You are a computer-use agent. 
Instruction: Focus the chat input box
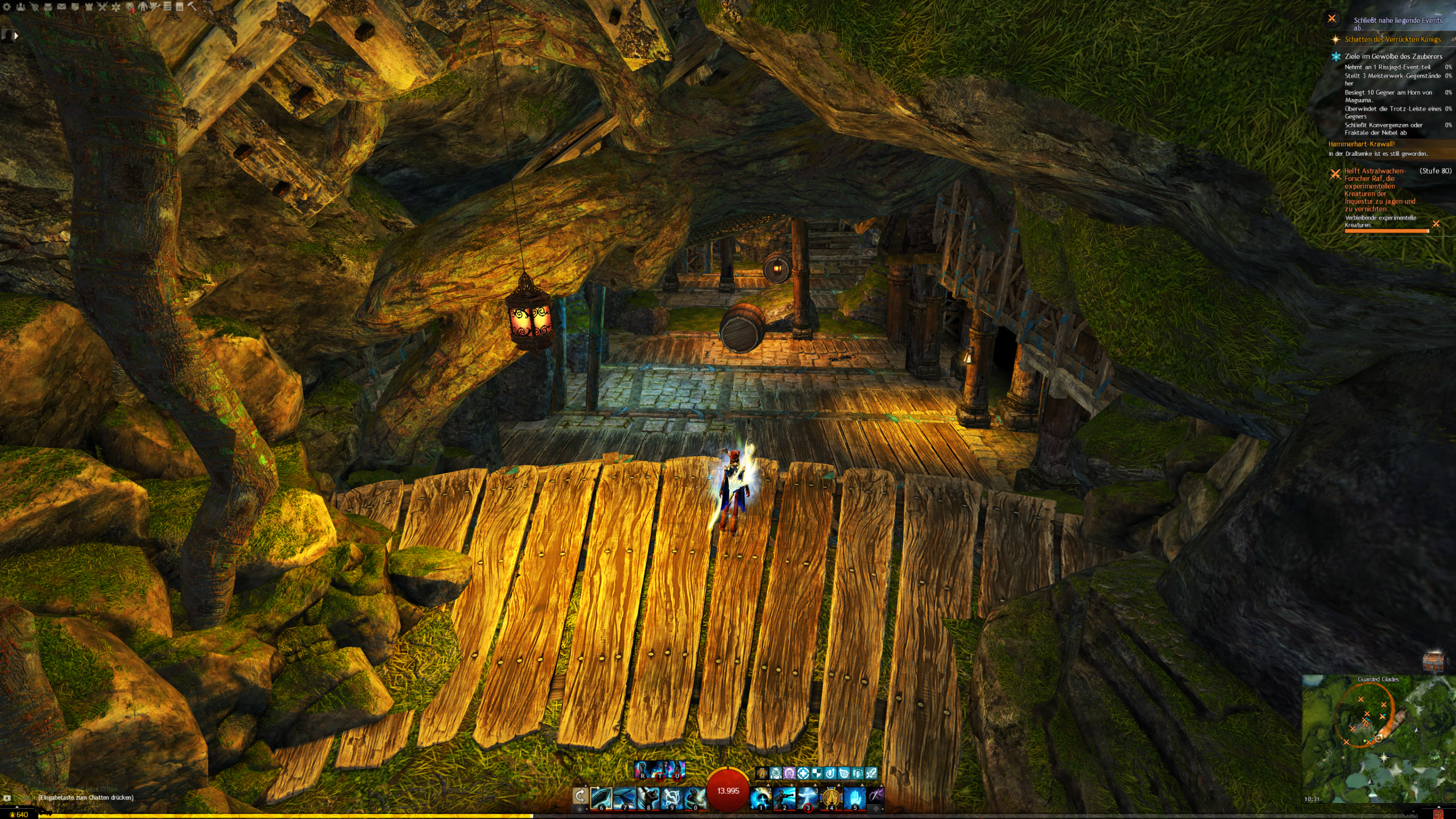[x=85, y=797]
